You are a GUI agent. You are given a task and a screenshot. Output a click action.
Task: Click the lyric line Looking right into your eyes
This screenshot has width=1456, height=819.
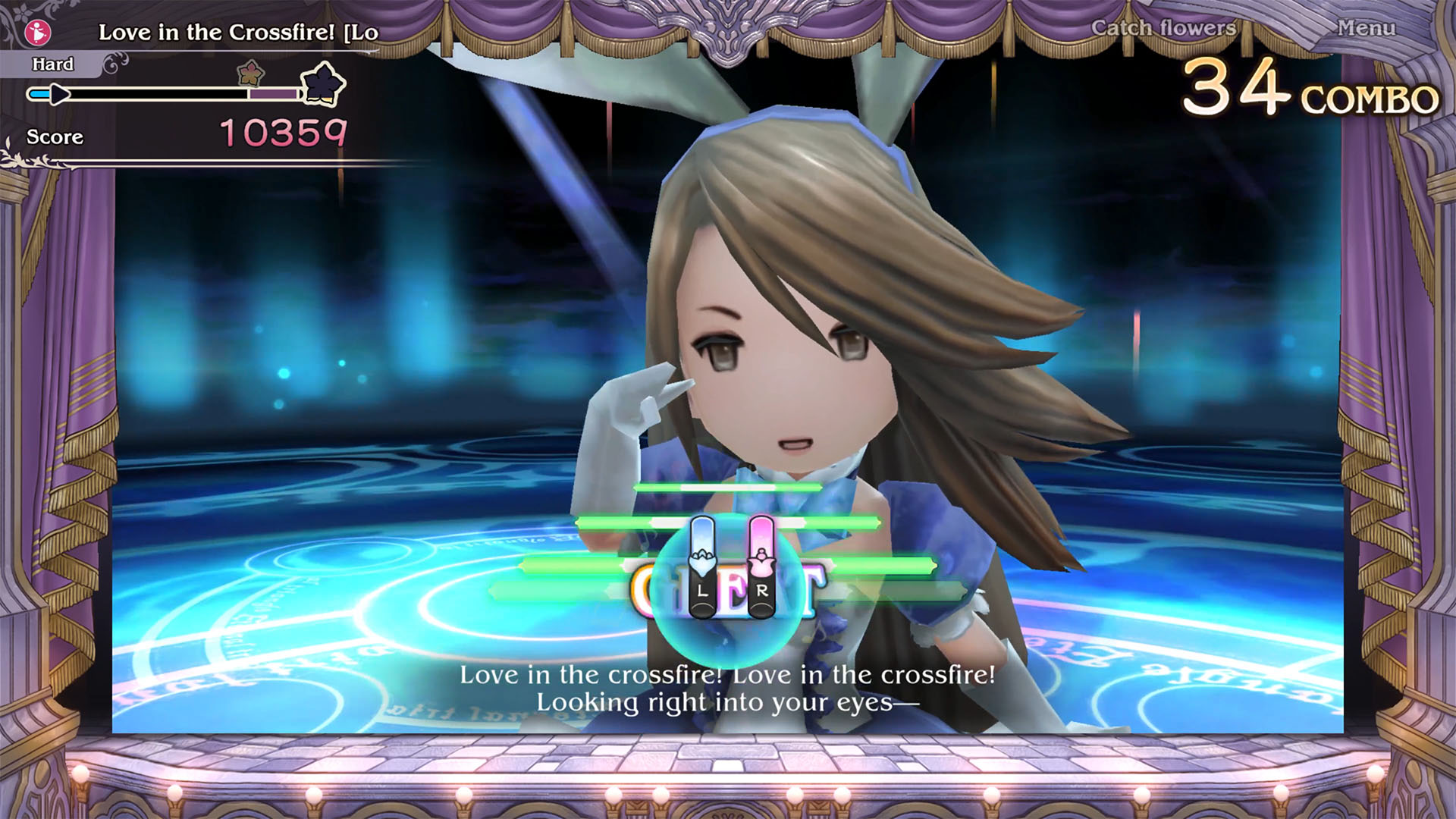coord(728,703)
